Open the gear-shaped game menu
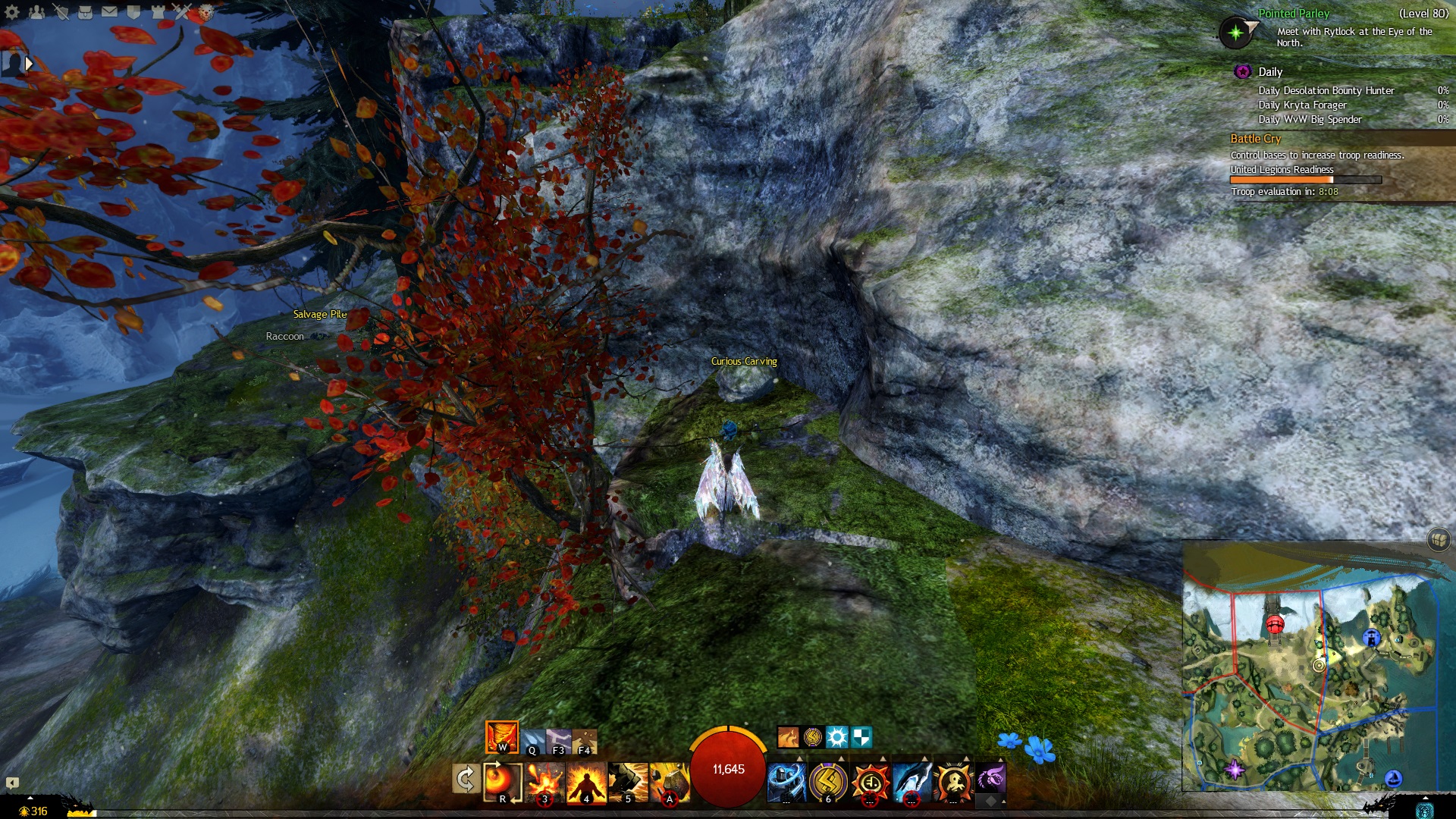This screenshot has height=819, width=1456. [12, 11]
